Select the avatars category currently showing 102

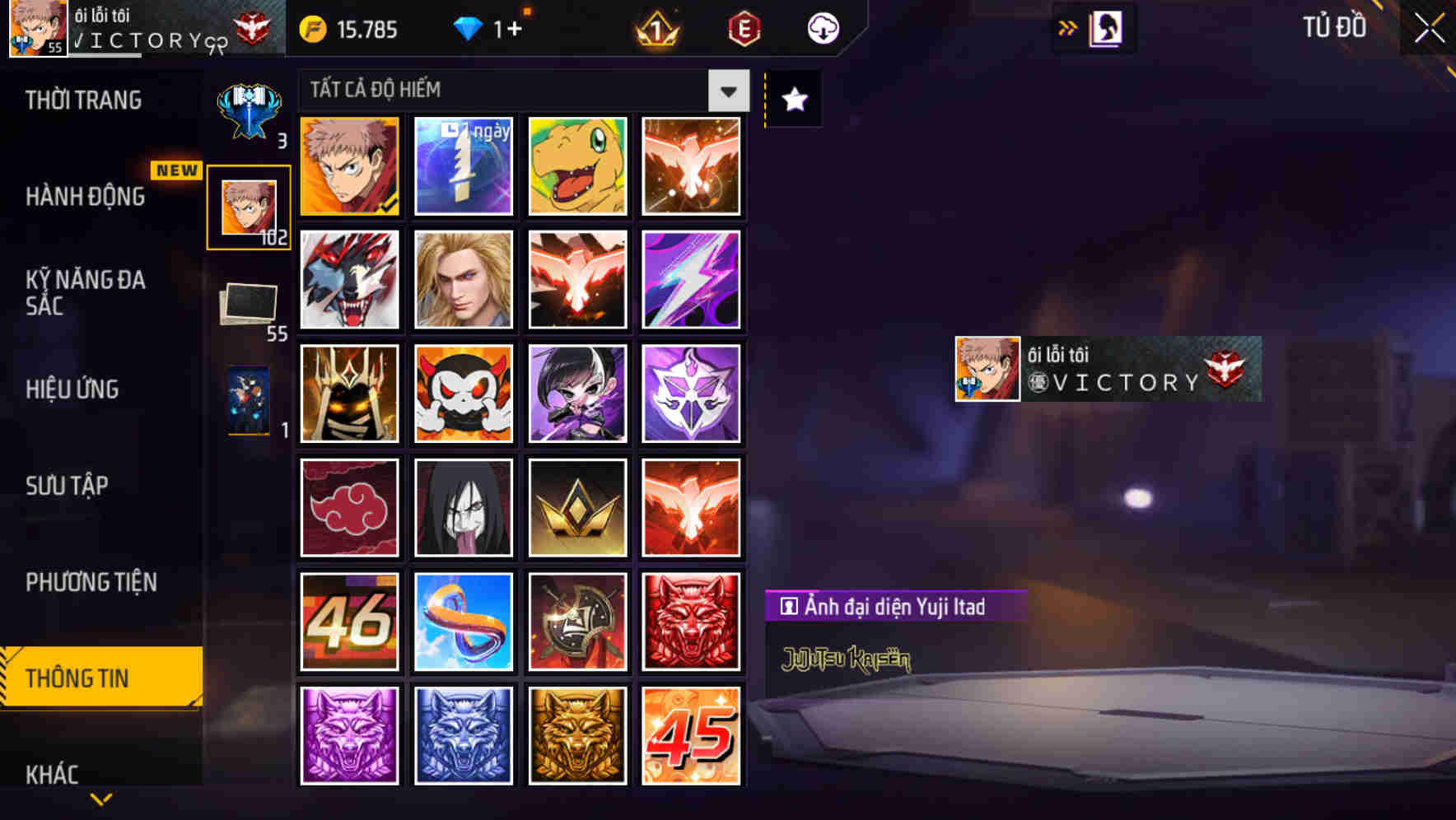coord(247,204)
